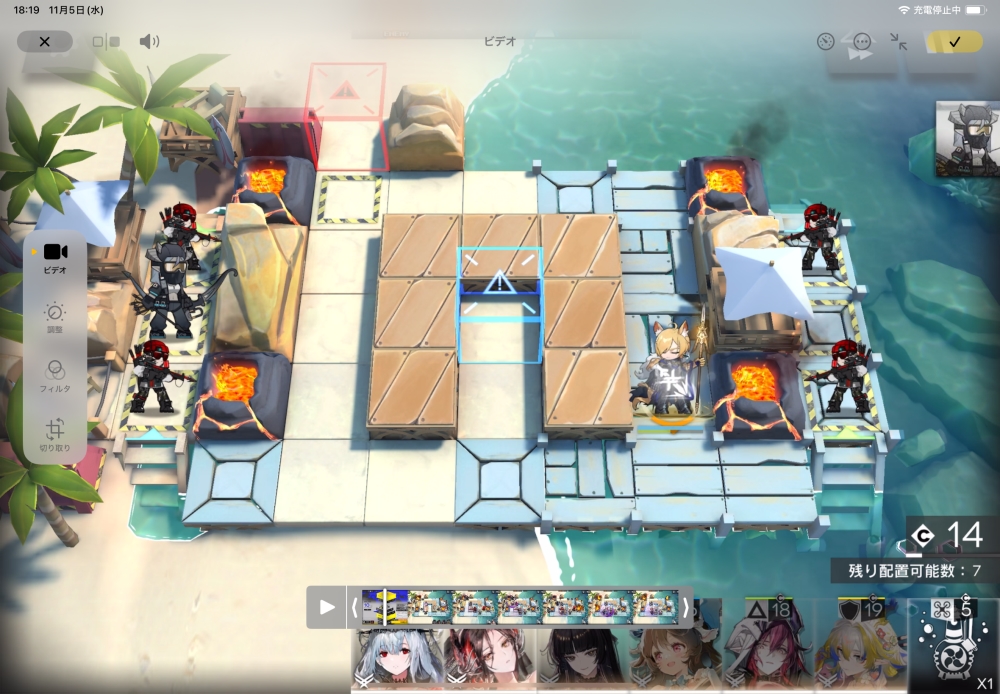Confirm edits with the yellow checkmark
The image size is (1000, 694).
click(954, 42)
